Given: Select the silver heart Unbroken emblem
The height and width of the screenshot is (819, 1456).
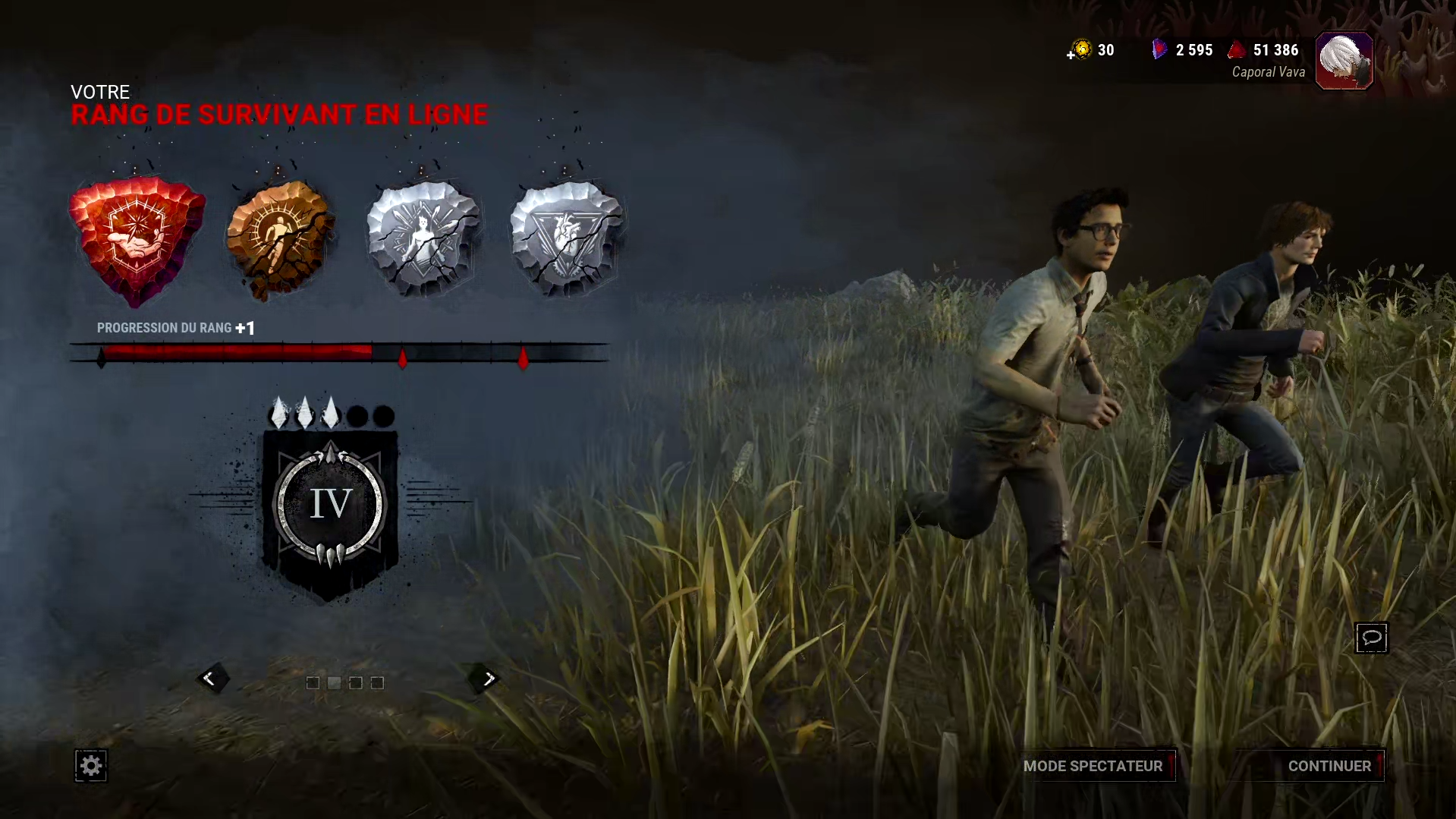Looking at the screenshot, I should coord(567,238).
